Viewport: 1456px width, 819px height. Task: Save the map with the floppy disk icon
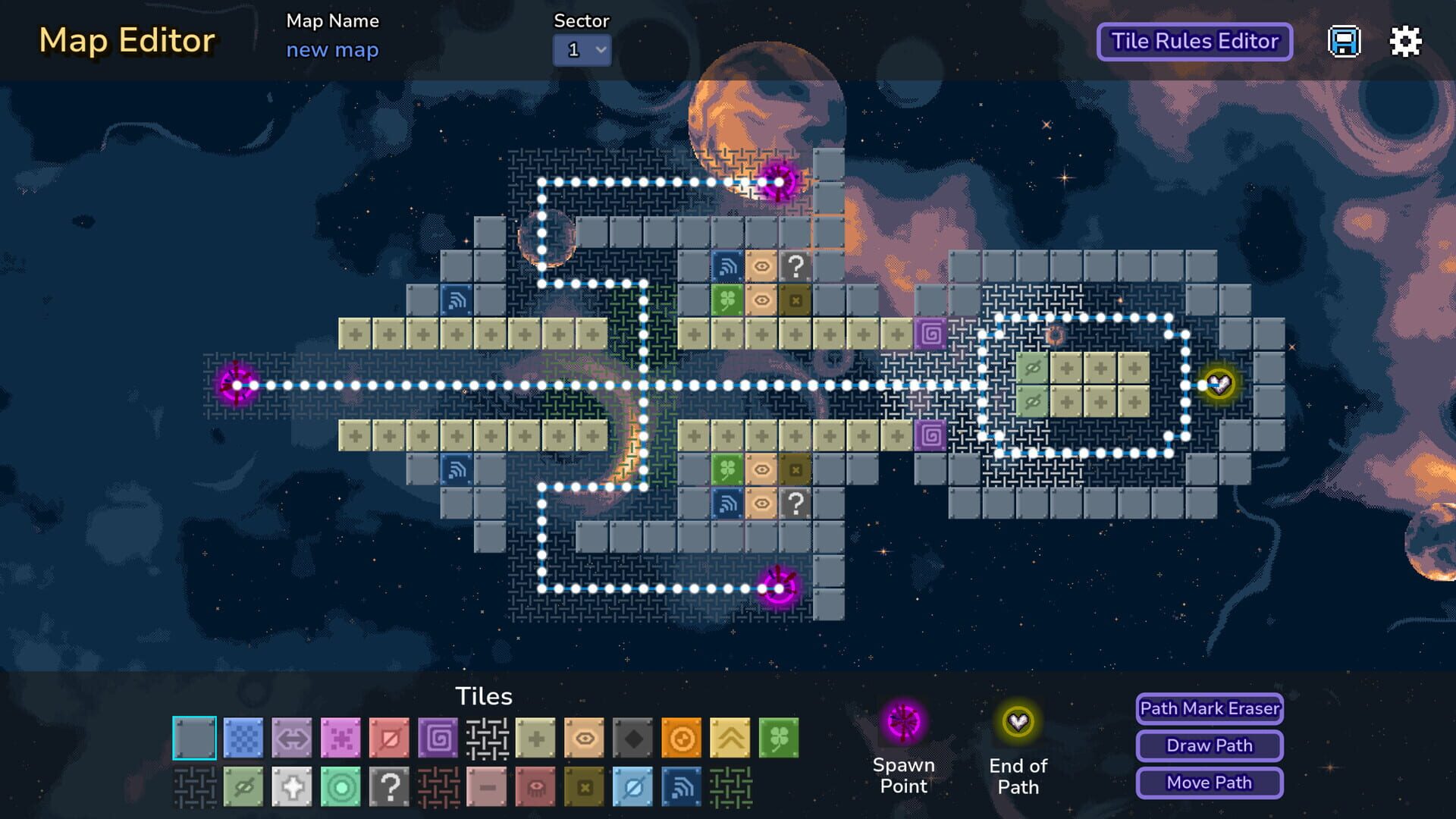(x=1345, y=42)
